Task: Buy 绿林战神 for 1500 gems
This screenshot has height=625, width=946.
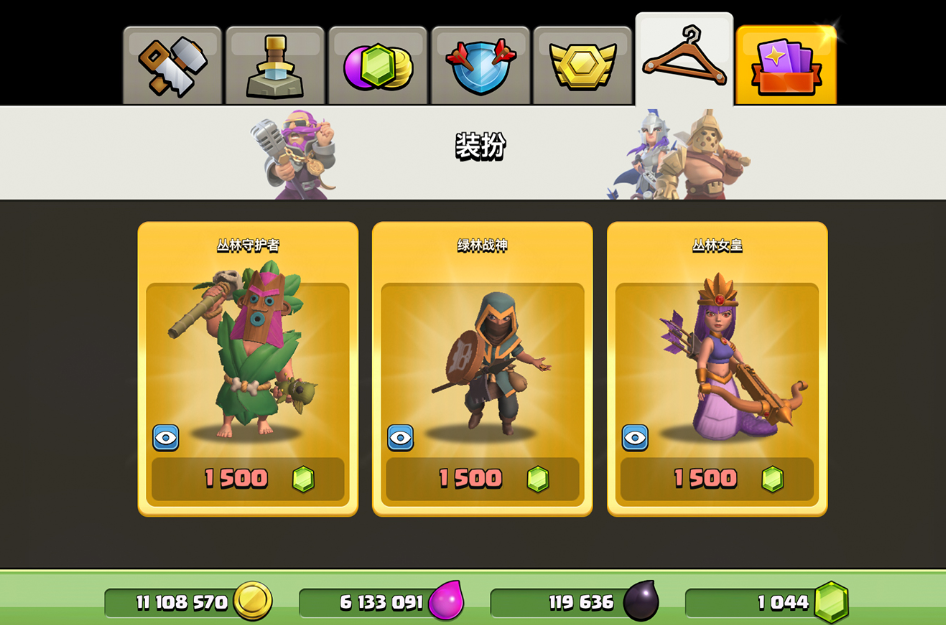Action: 482,479
